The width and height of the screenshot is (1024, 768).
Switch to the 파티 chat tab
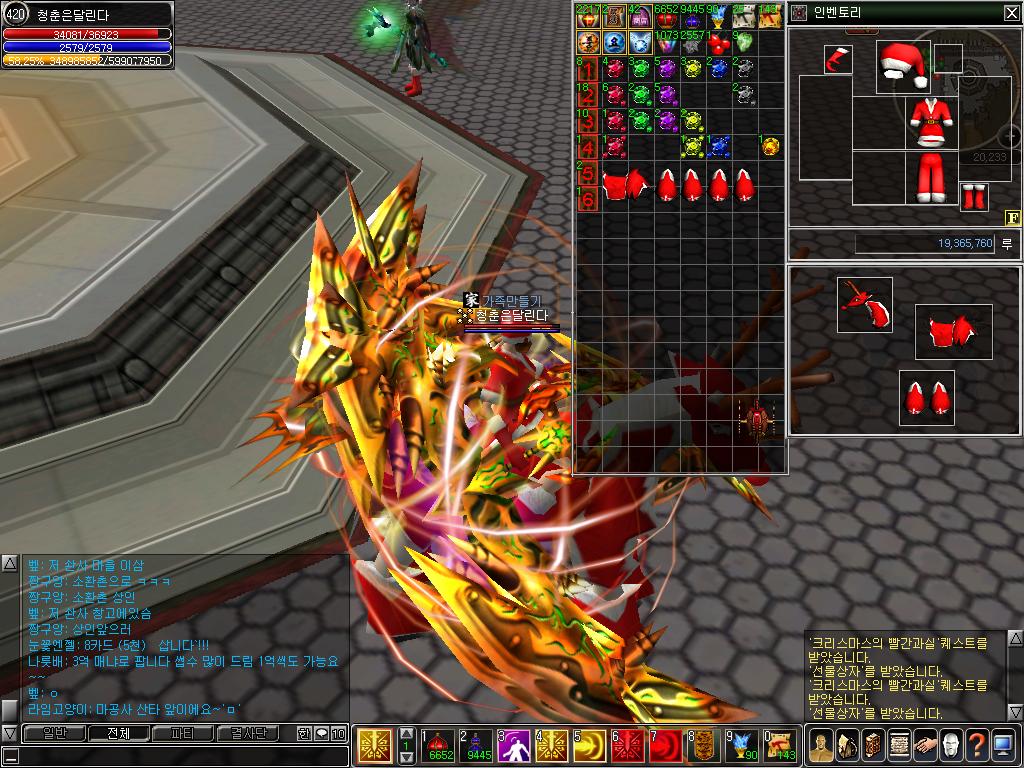tap(183, 733)
